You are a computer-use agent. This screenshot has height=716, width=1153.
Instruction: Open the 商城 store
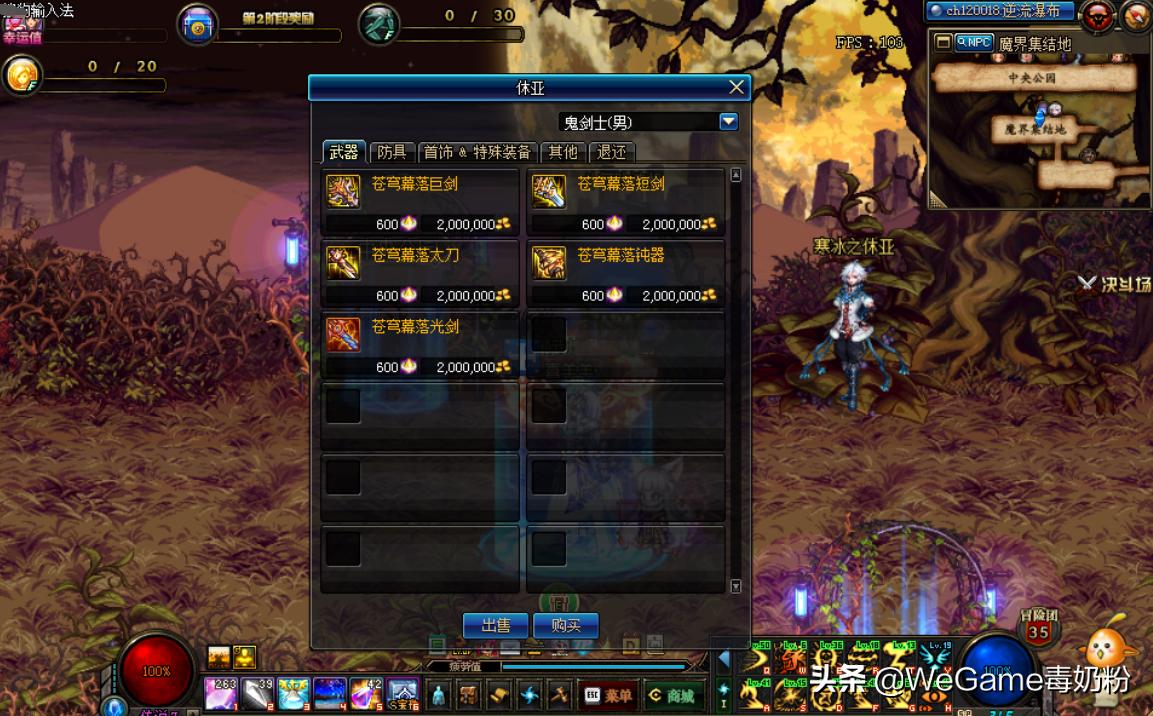tap(674, 695)
